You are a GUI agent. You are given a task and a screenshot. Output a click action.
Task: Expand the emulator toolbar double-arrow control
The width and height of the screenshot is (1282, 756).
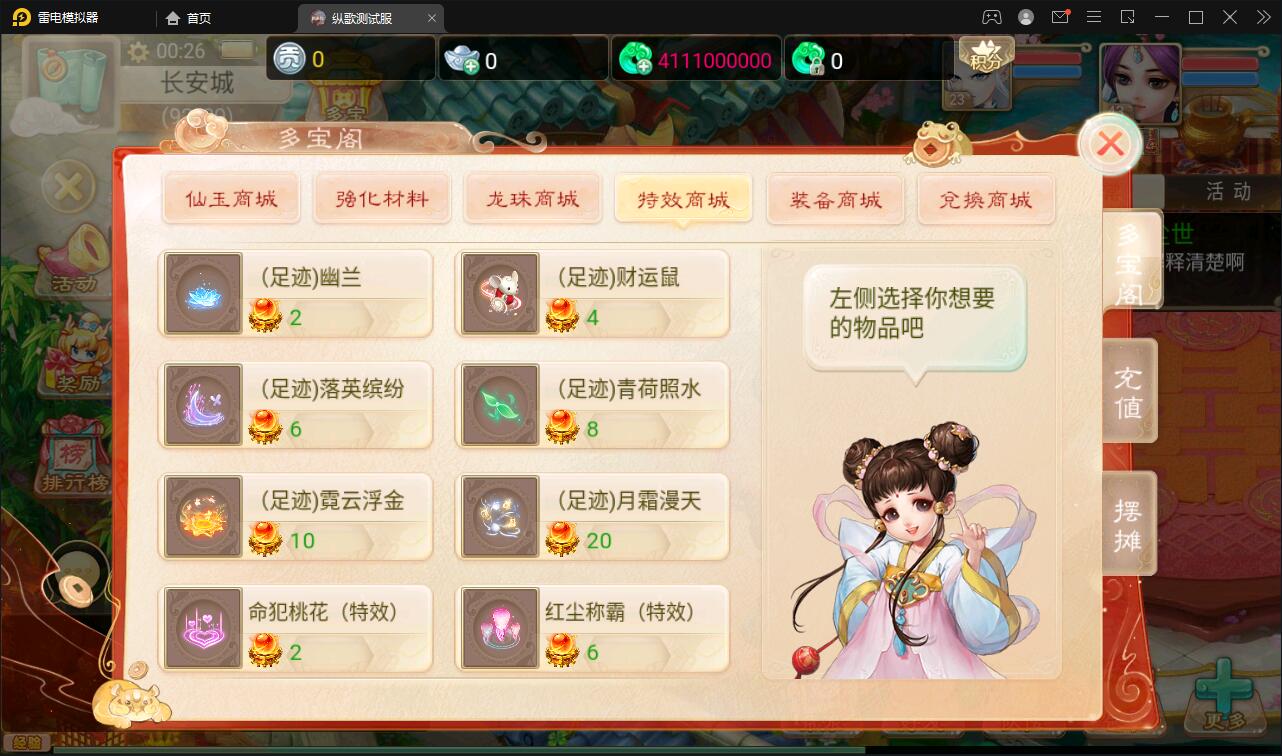click(1262, 17)
